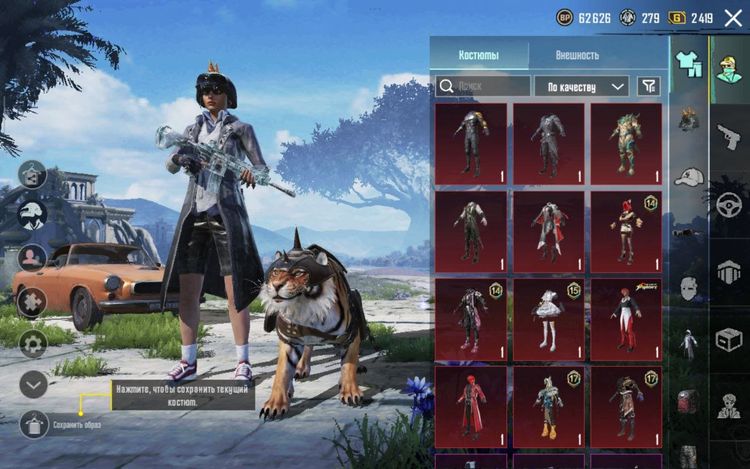The height and width of the screenshot is (469, 750).
Task: Open the helmeted character category
Action: click(x=727, y=70)
